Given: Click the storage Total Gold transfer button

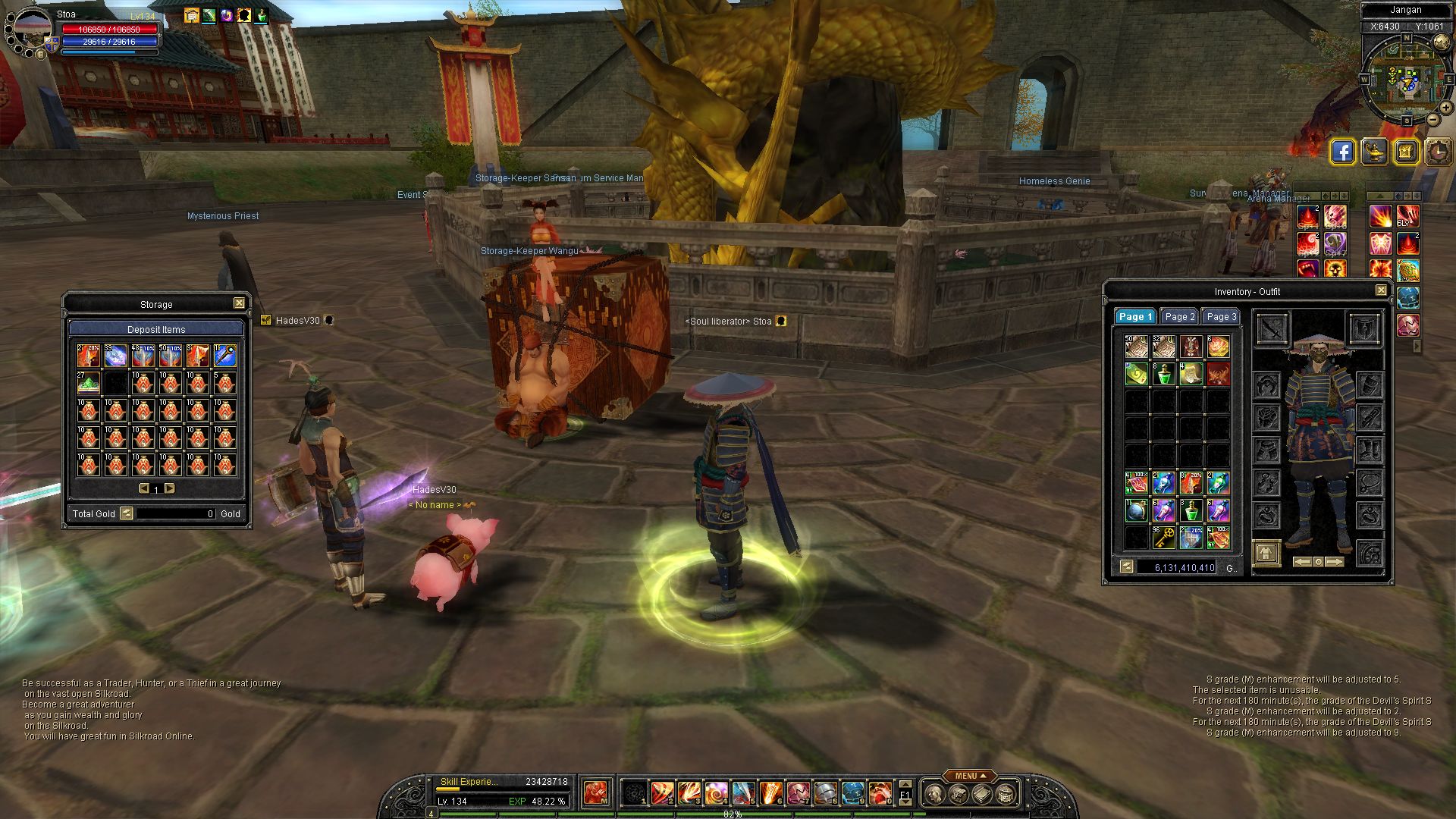Looking at the screenshot, I should (127, 513).
